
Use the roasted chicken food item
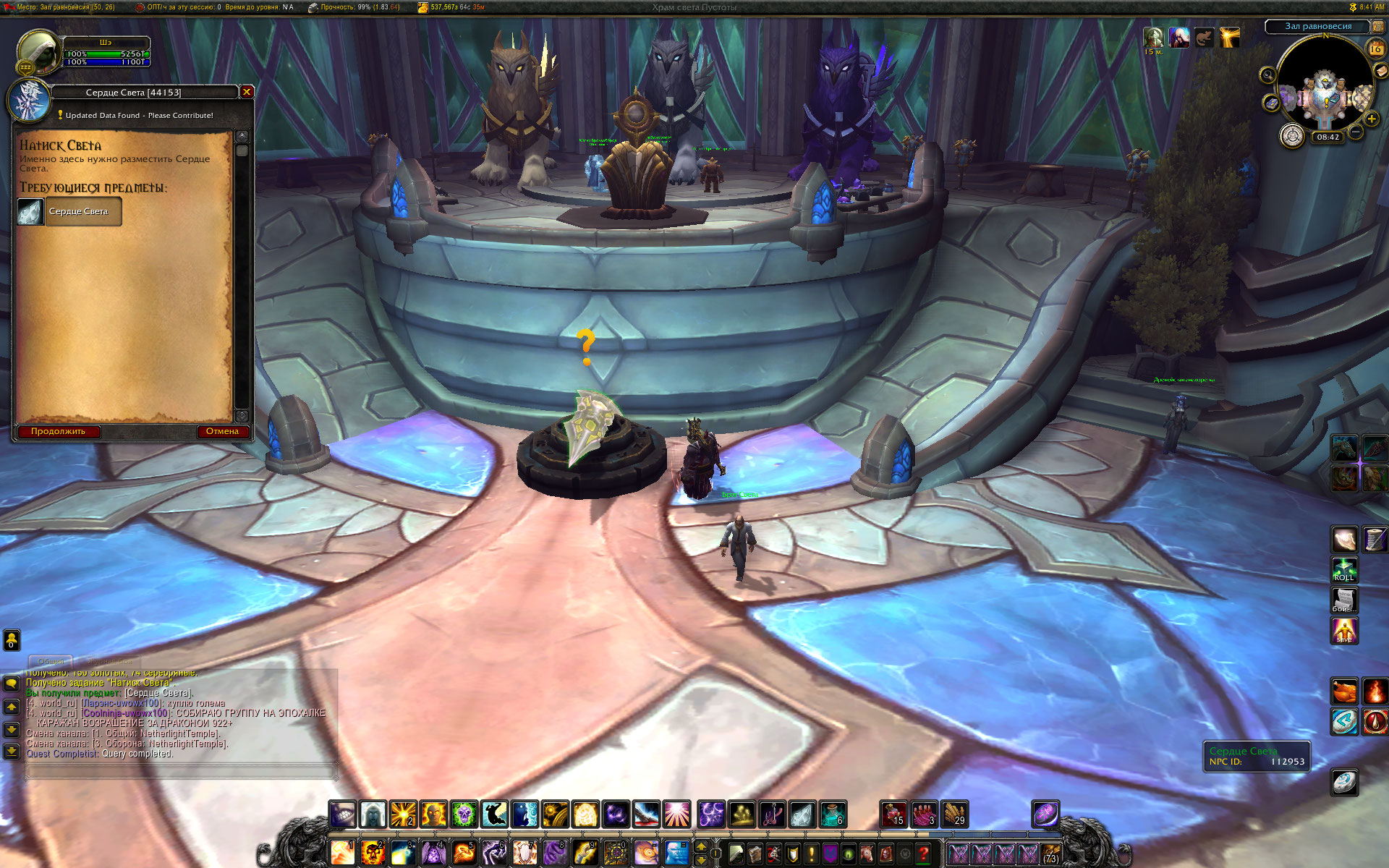(1344, 692)
